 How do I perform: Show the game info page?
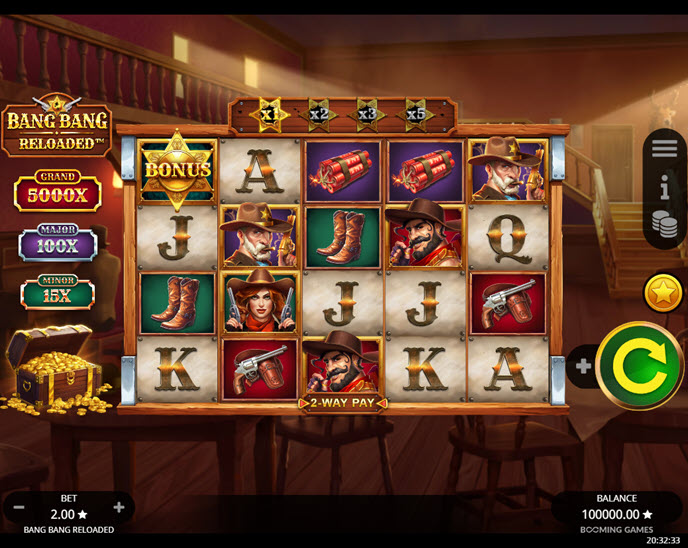tap(665, 186)
